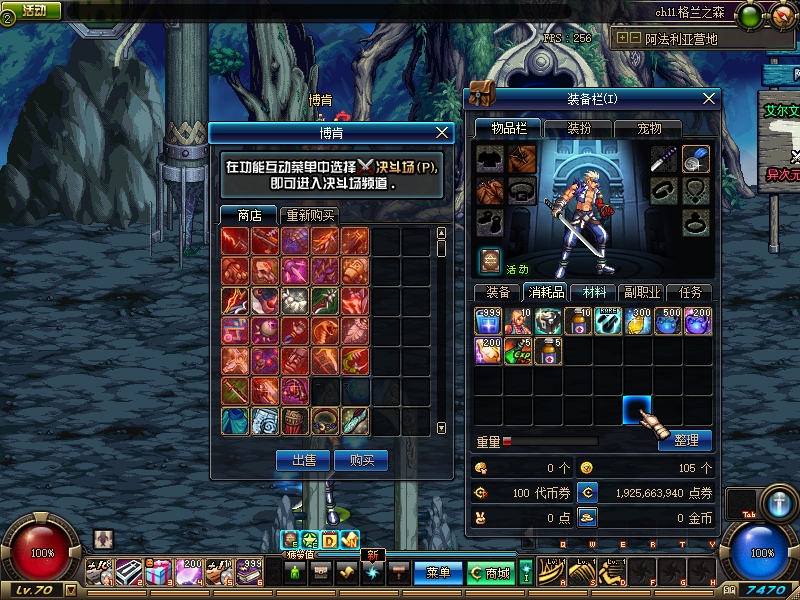The image size is (800, 600).
Task: Open the 商城 cash shop
Action: (x=490, y=572)
